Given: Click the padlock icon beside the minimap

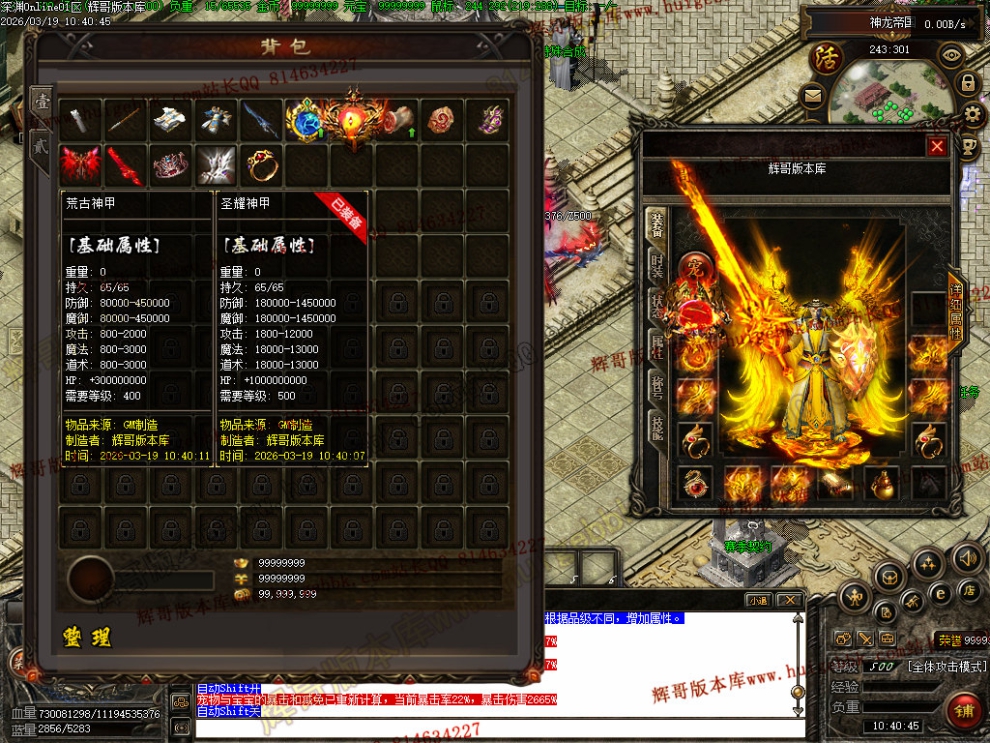Looking at the screenshot, I should 969,83.
